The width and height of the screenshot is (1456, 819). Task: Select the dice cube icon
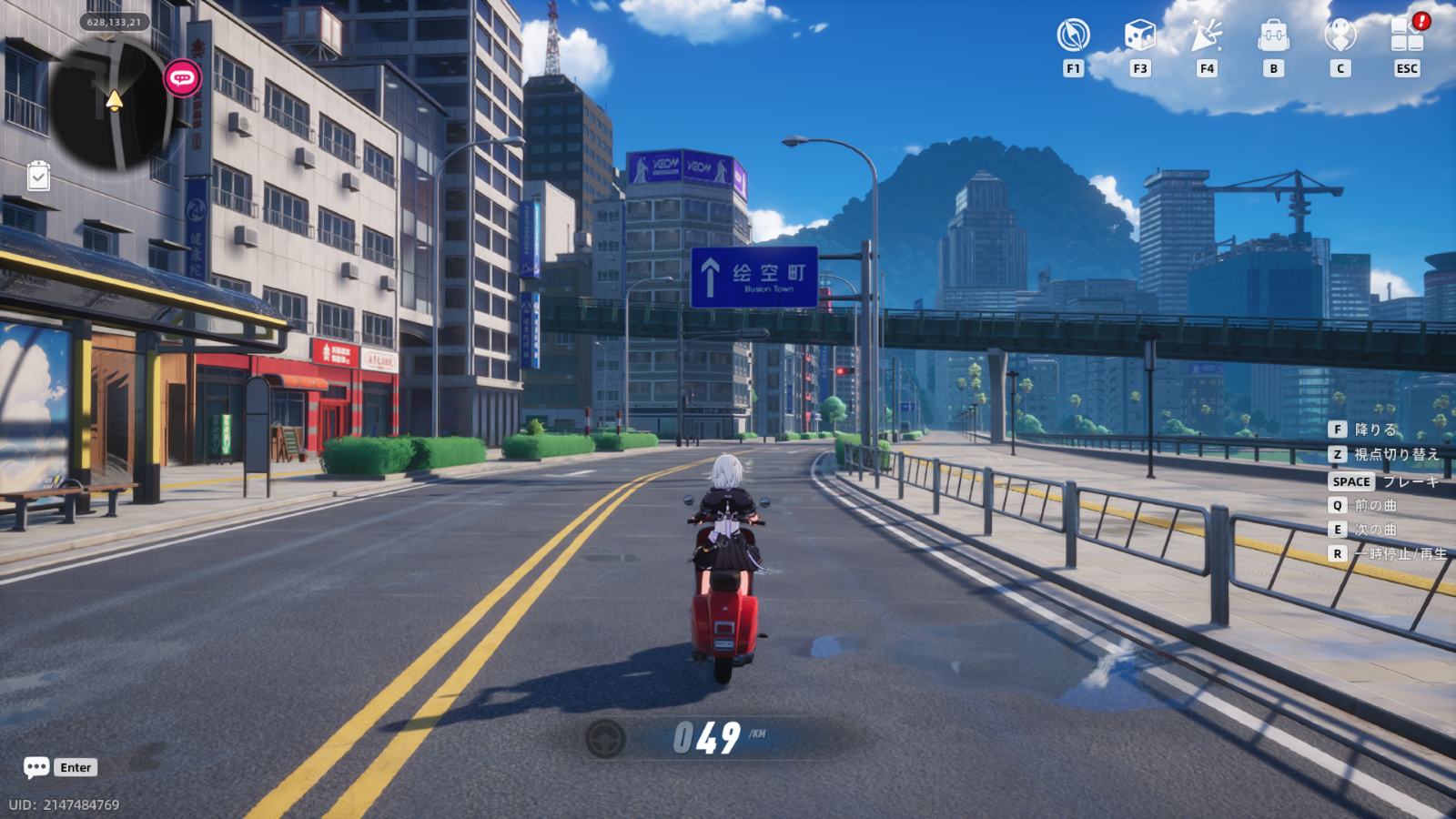click(x=1139, y=36)
